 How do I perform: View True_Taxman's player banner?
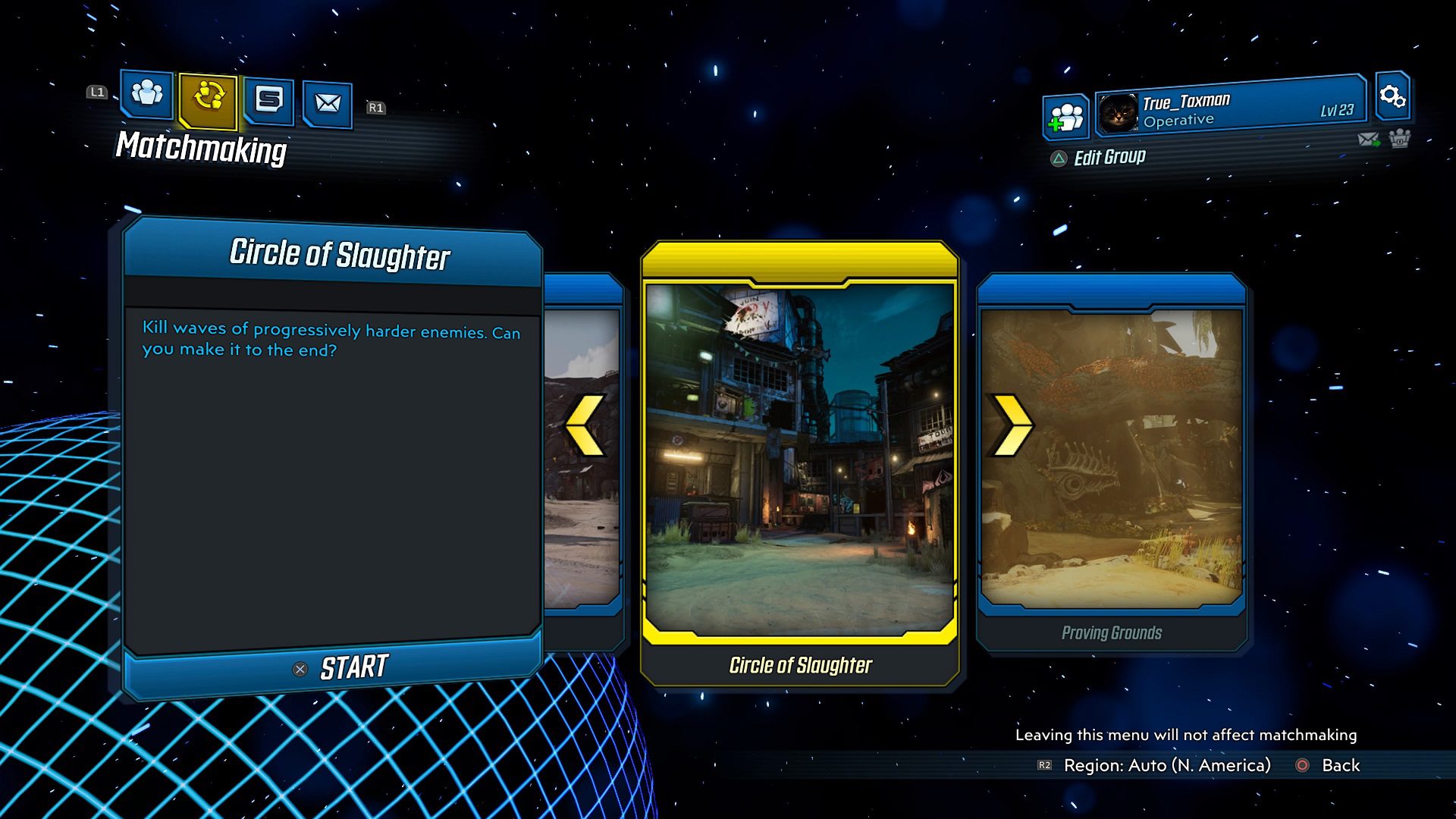point(1230,111)
